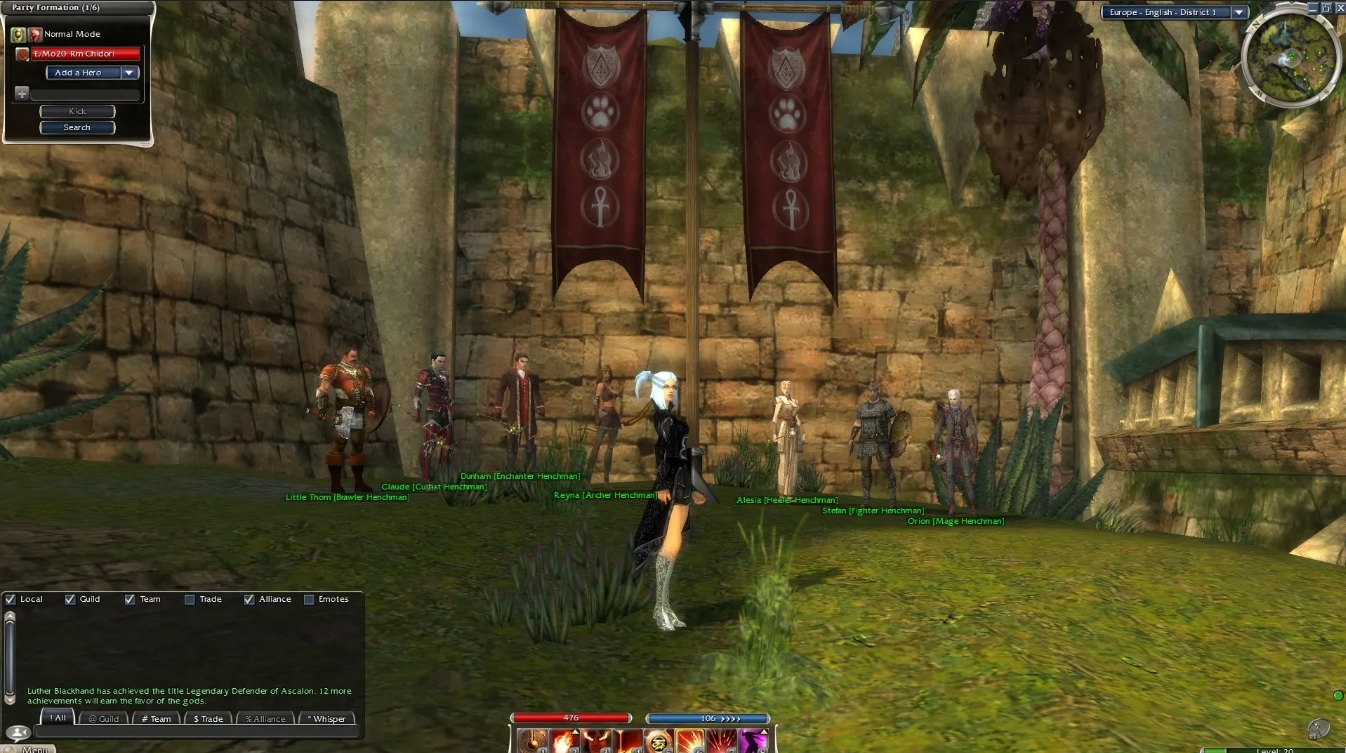Toggle the Local chat filter checkbox
Screen dimensions: 1346x753
tap(10, 599)
